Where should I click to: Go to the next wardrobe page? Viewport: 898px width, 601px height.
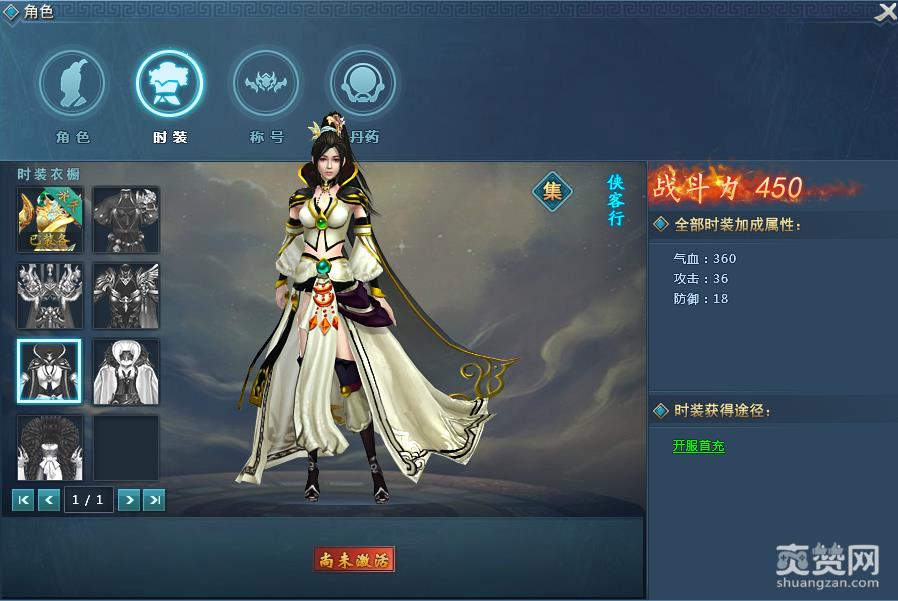coord(128,500)
